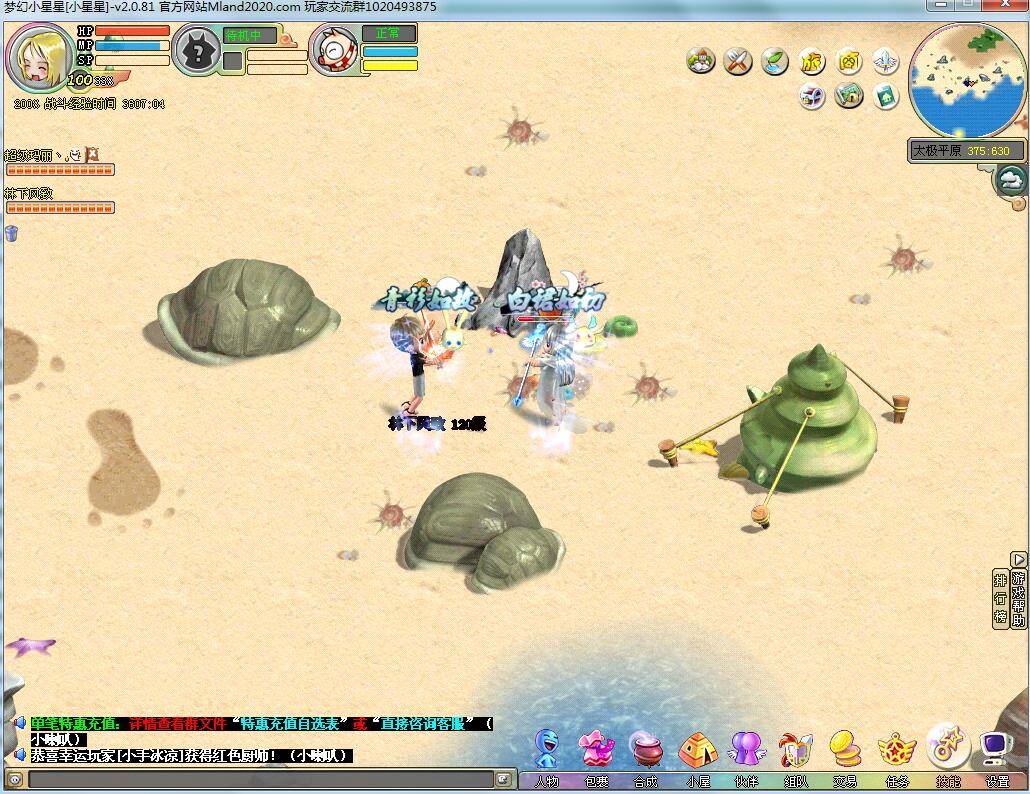Open the 游戏帮助 game help tab

pos(1019,598)
